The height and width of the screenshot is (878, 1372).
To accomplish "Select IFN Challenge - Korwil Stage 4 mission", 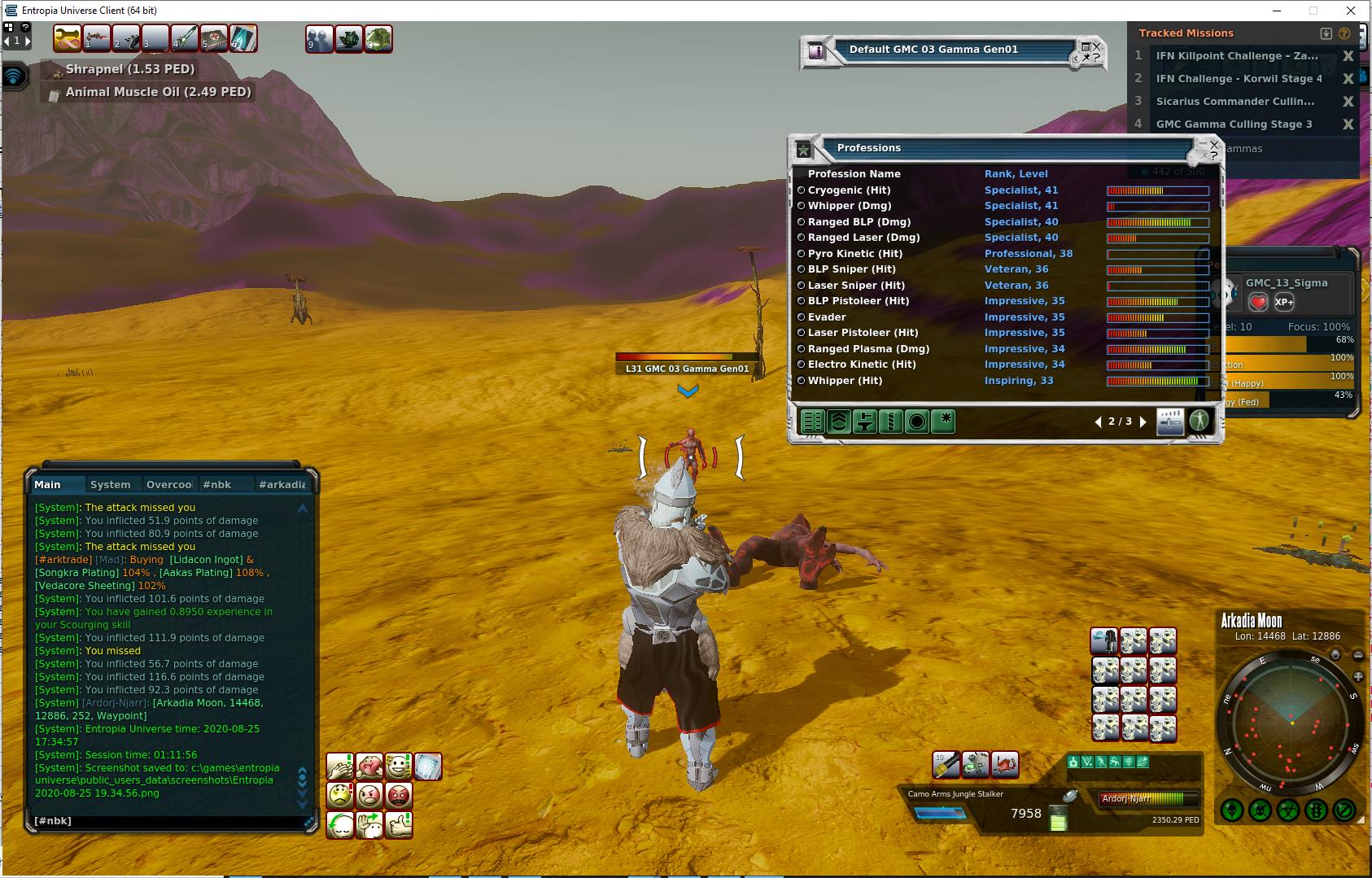I will pos(1238,79).
